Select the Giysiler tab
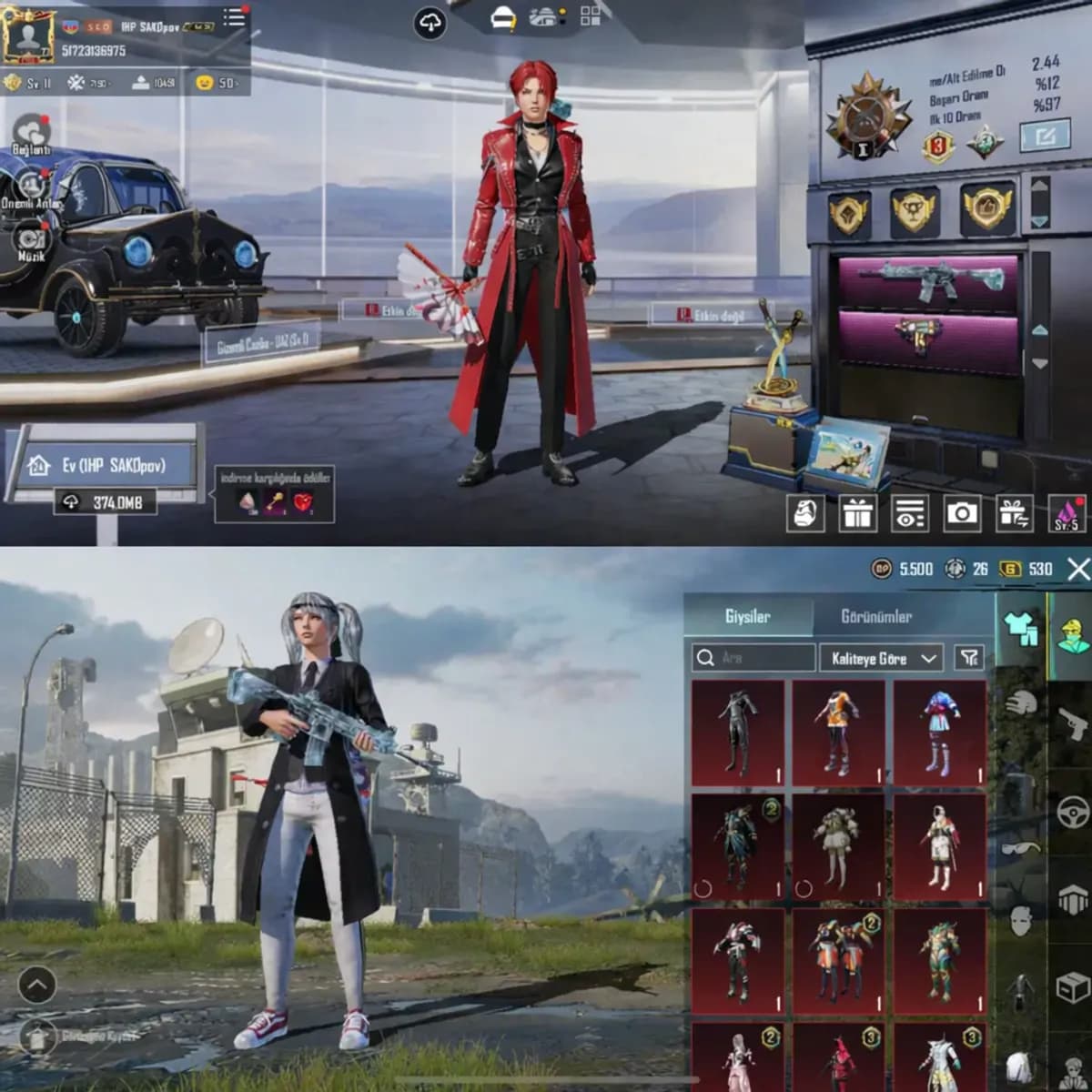The image size is (1092, 1092). click(x=747, y=617)
